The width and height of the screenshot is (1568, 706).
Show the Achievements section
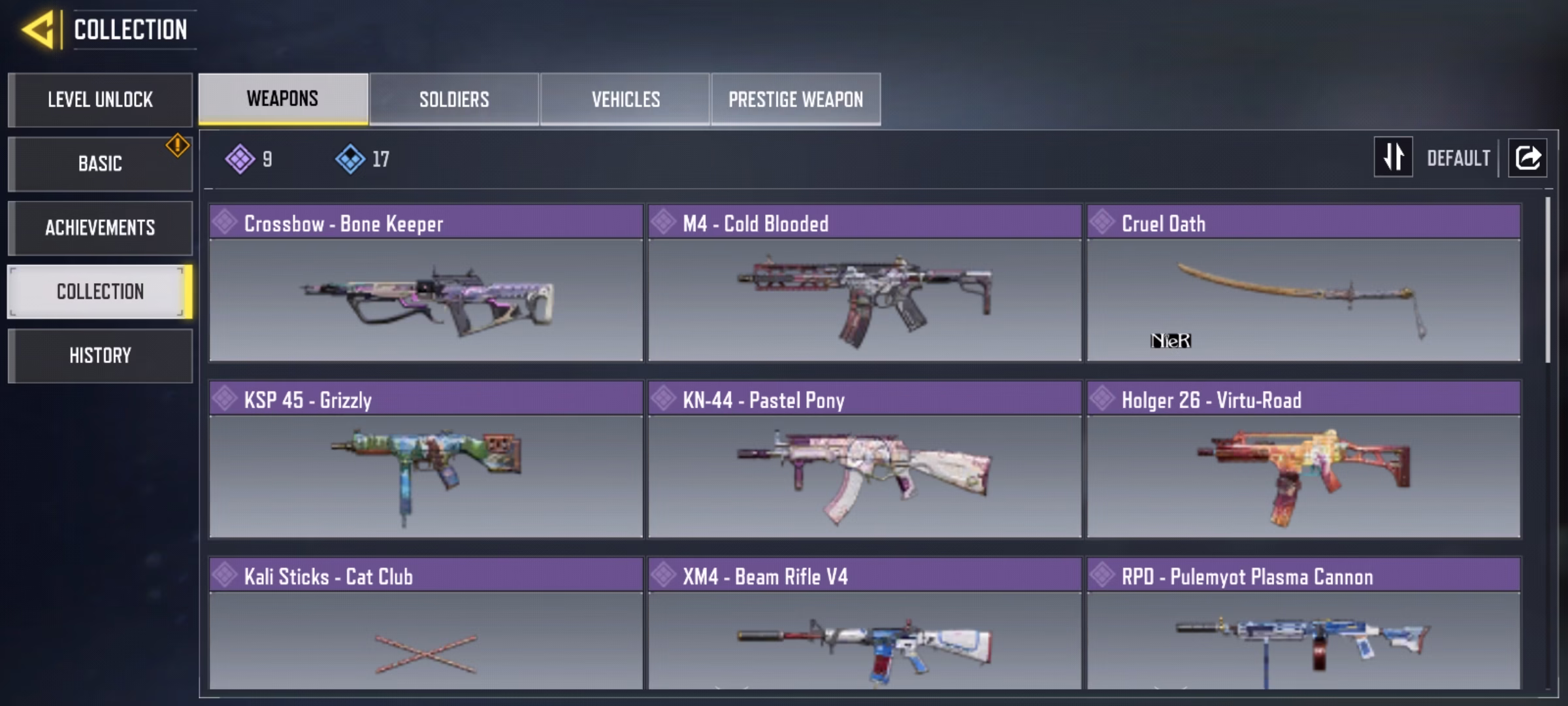coord(100,227)
